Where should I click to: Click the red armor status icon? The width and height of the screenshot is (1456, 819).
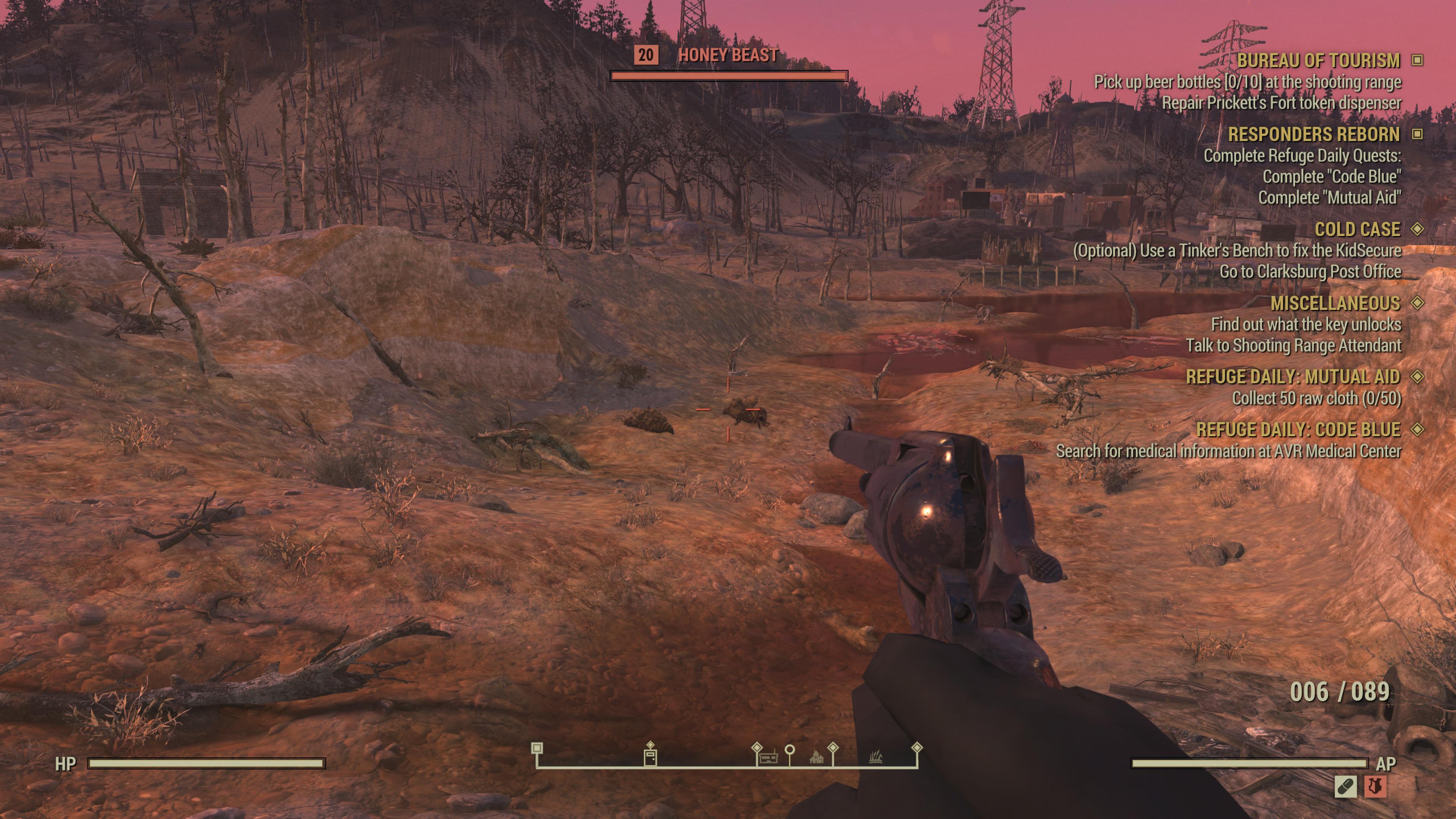[x=1374, y=786]
